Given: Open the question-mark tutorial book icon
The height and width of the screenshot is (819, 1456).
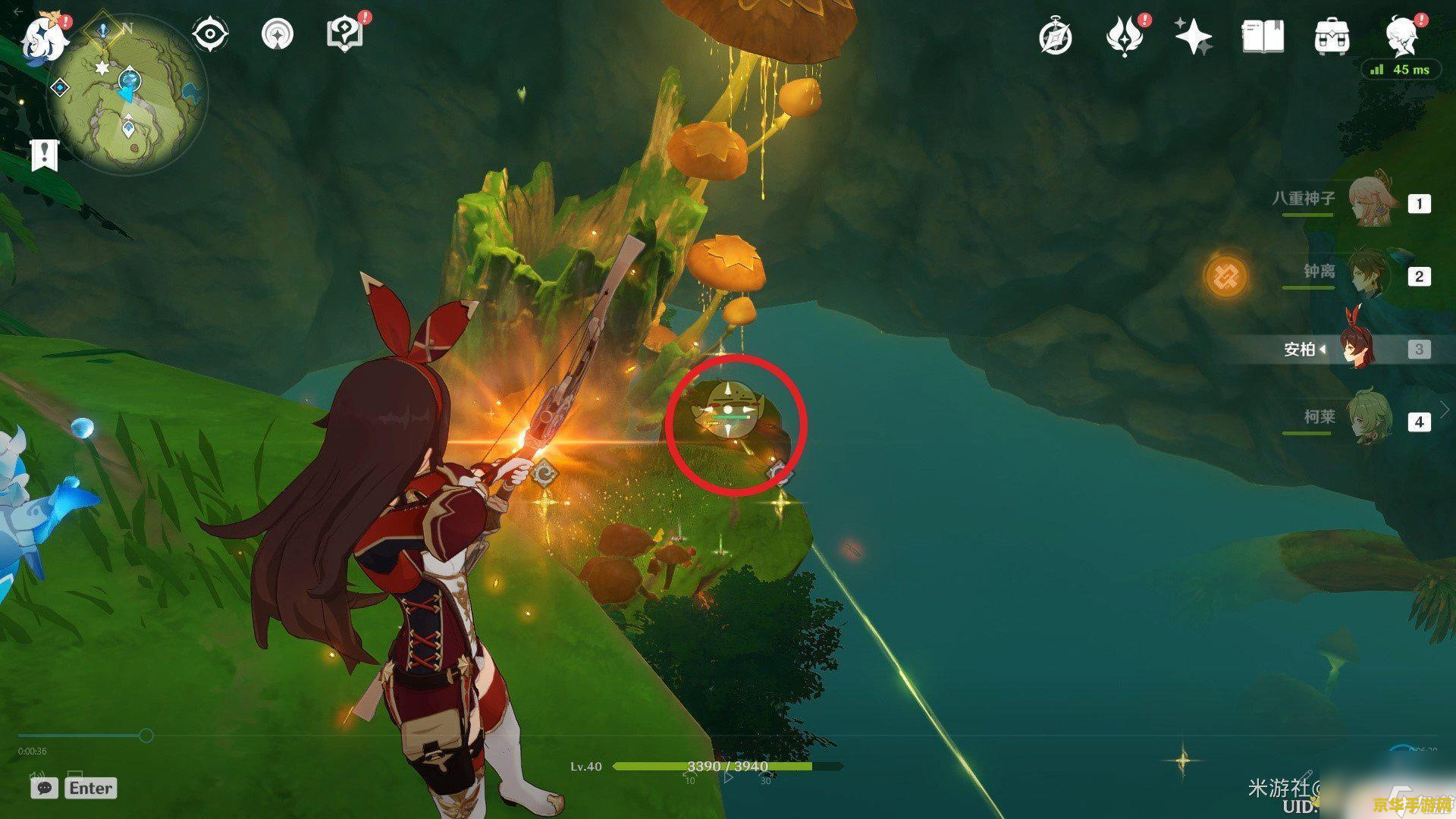Looking at the screenshot, I should coord(344,35).
